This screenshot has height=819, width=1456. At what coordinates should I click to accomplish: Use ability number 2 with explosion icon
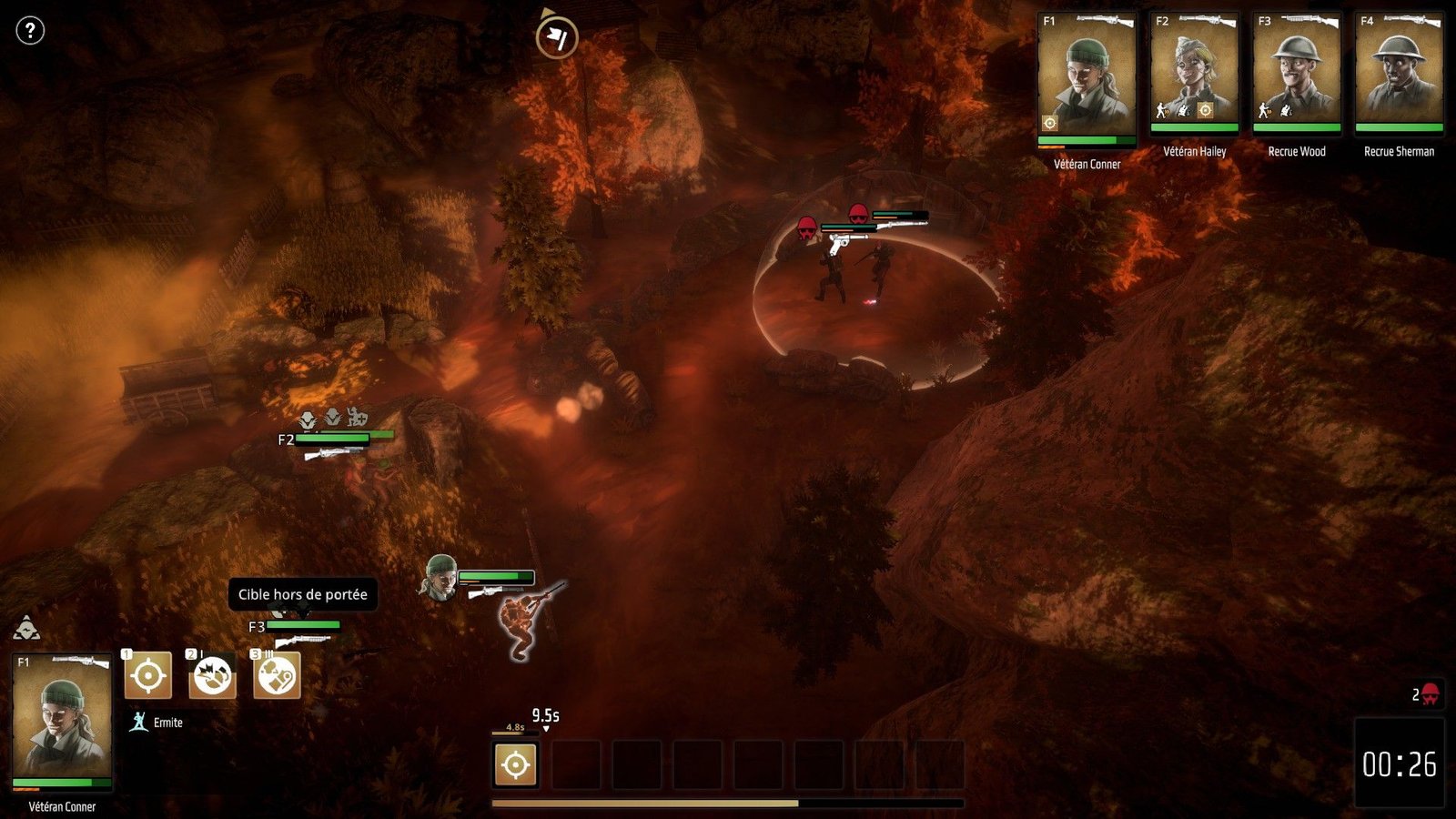[x=212, y=676]
